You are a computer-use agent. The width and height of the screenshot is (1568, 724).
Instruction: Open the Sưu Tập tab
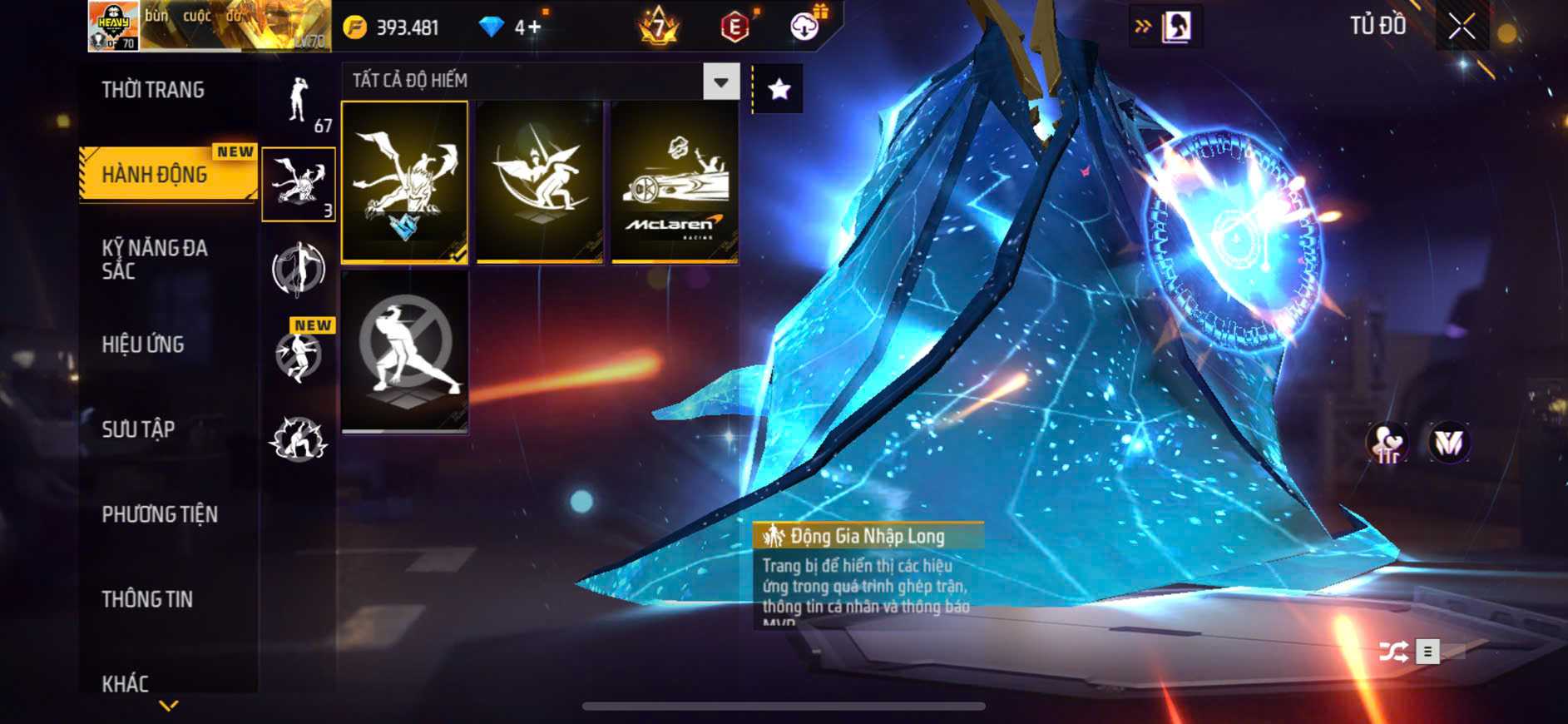point(138,429)
